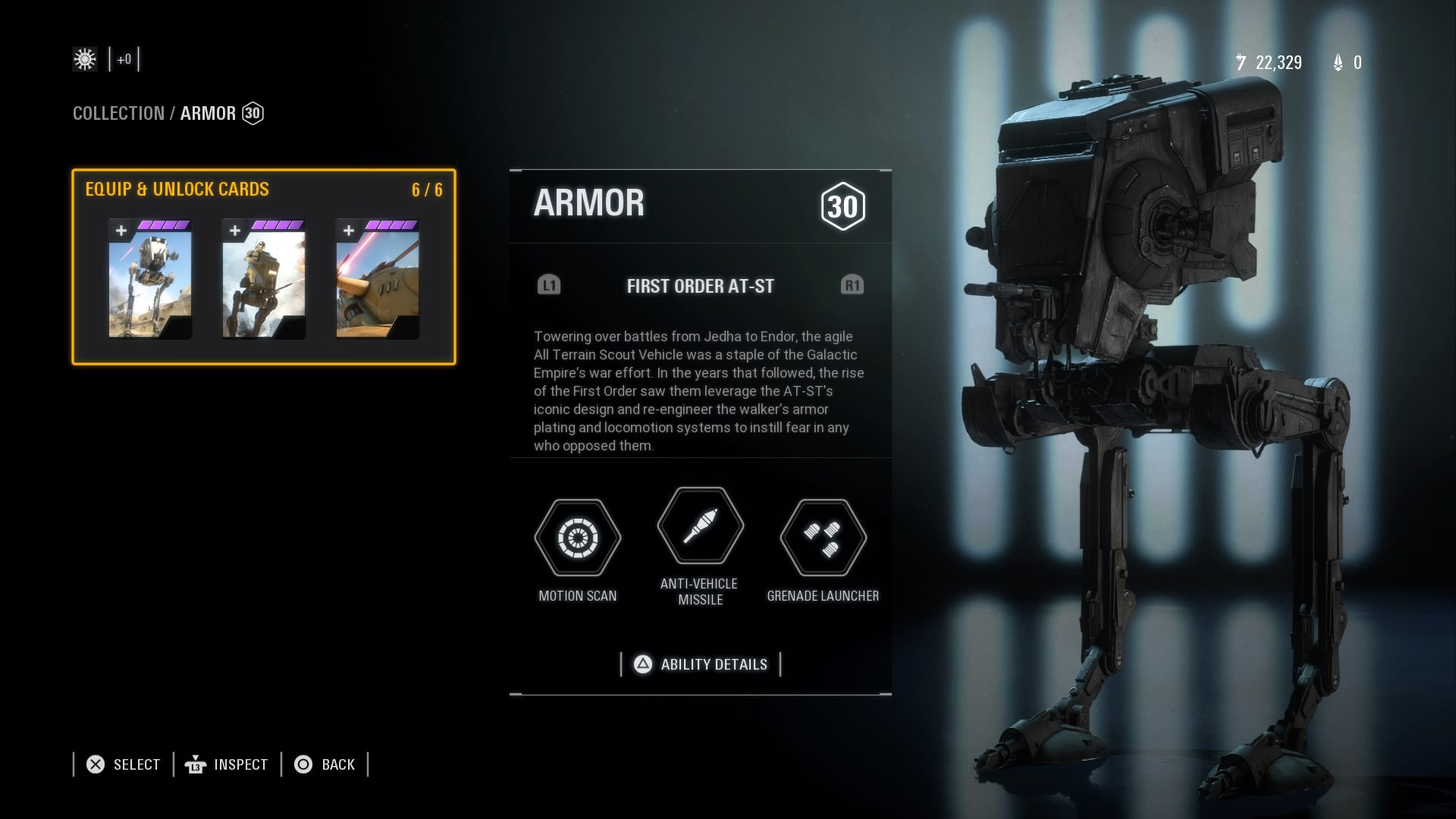Select the Anti-Vehicle Missile ability icon
This screenshot has width=1456, height=819.
pos(700,526)
